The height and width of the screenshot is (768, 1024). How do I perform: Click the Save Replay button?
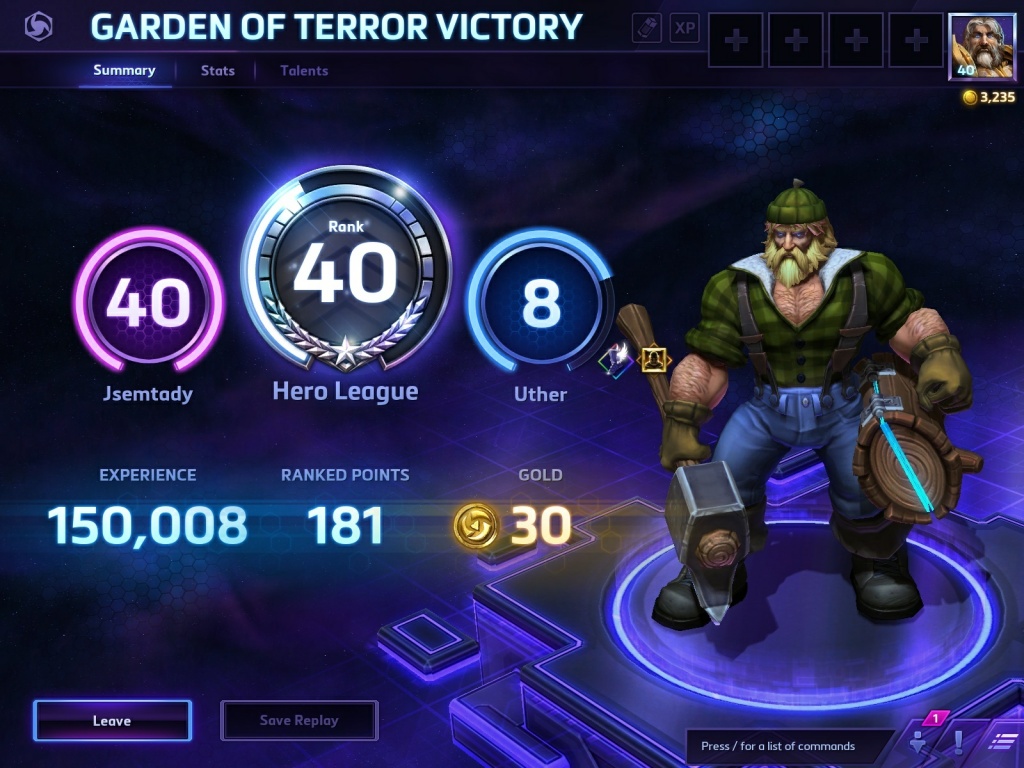tap(299, 720)
